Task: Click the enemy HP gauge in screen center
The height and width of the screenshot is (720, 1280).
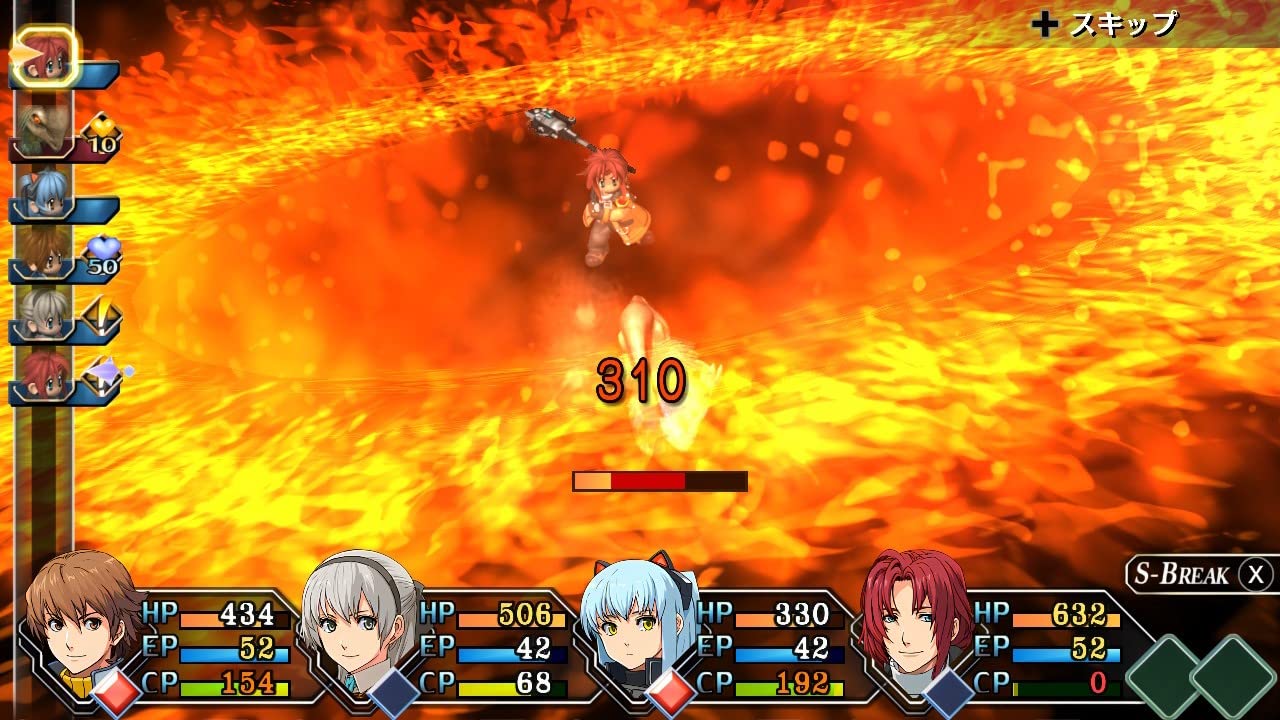Action: pos(660,479)
